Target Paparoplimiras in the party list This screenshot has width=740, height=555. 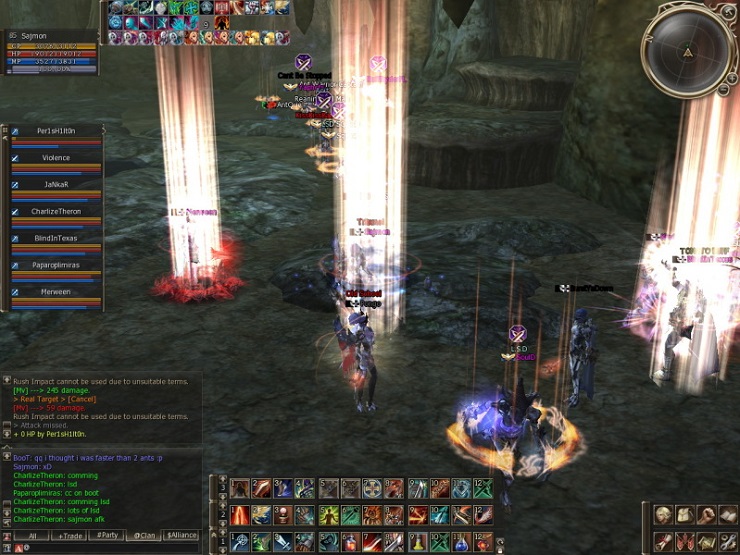pyautogui.click(x=56, y=266)
